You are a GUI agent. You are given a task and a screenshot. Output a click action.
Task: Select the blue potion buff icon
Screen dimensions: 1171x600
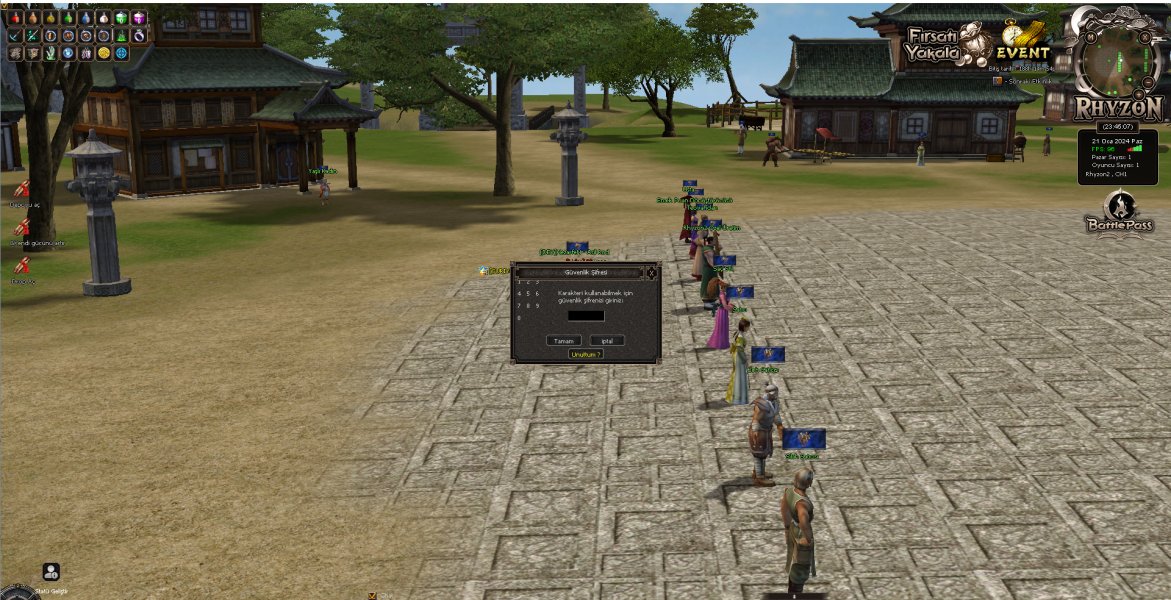[86, 18]
